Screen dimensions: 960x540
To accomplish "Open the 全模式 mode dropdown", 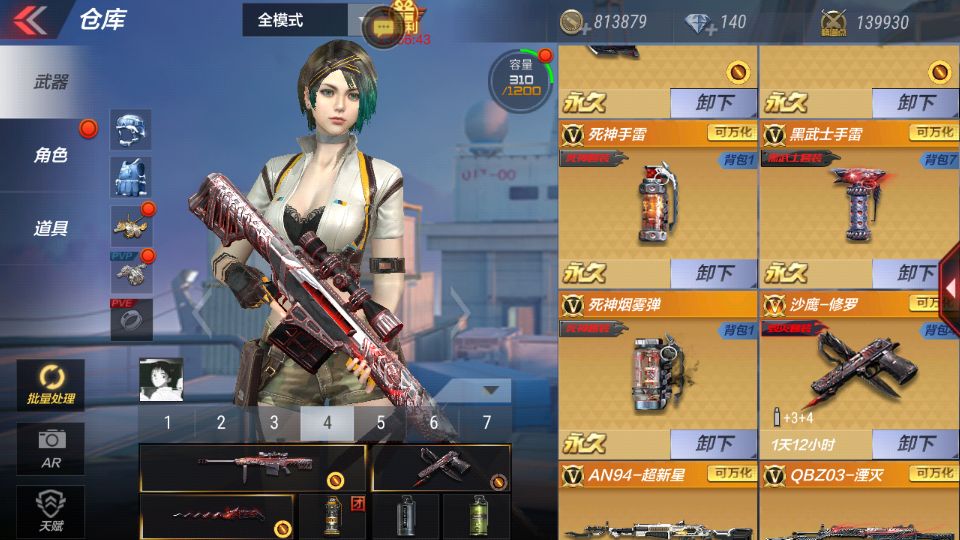I will pos(306,19).
